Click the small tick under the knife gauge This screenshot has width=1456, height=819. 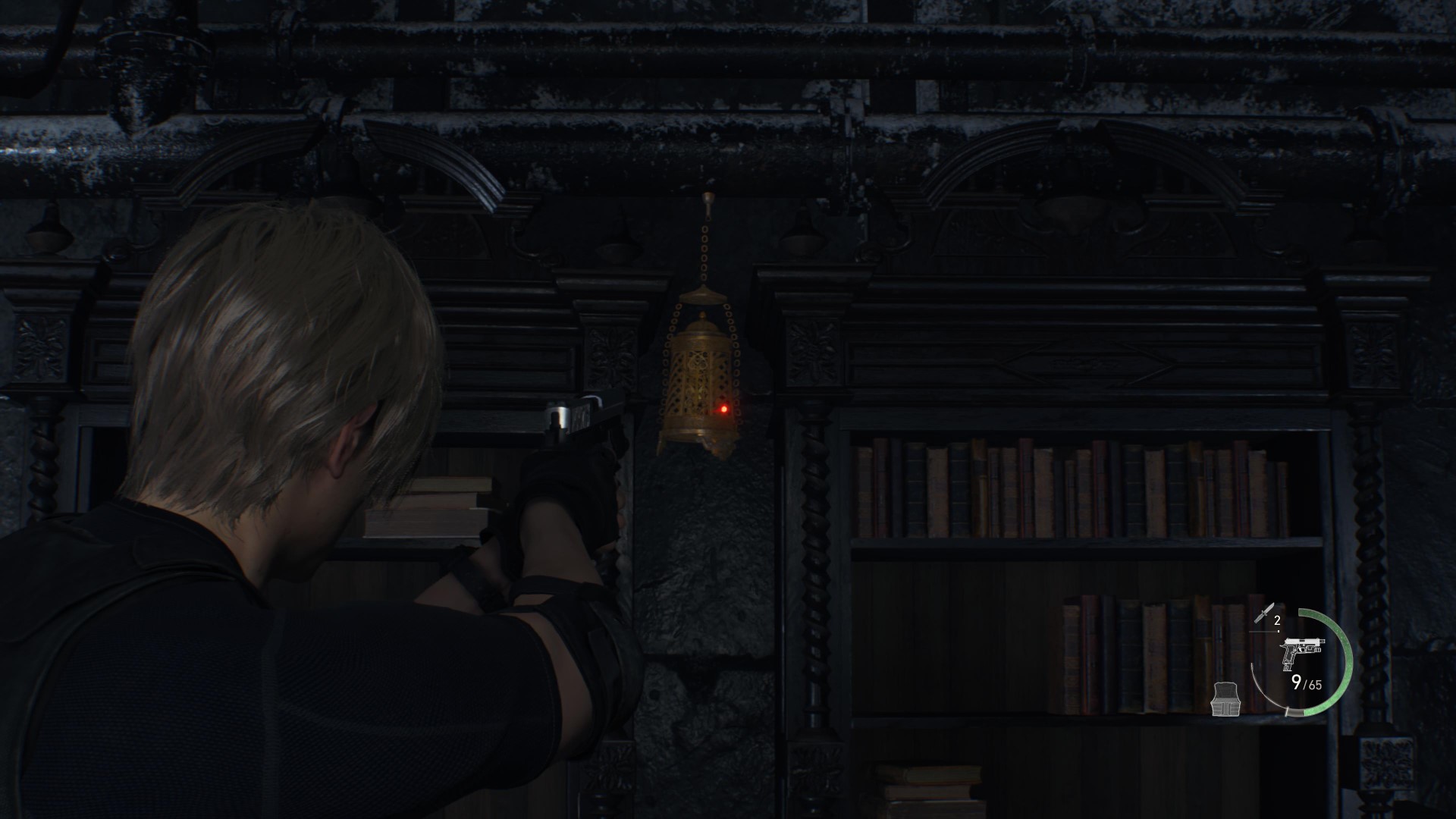(x=1279, y=631)
